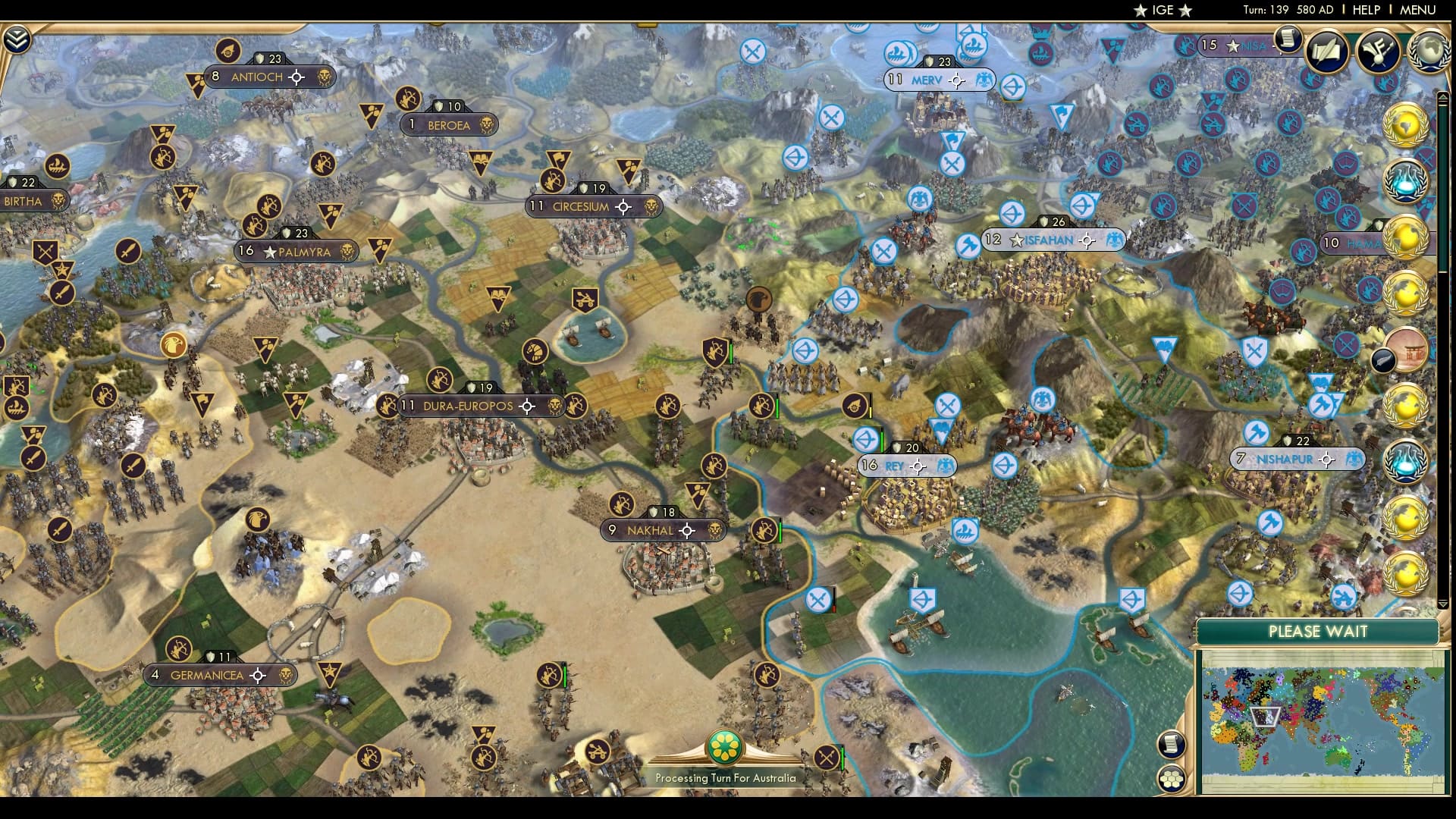This screenshot has height=819, width=1456.
Task: Click the growth shield icon on Circesium's banner
Action: point(583,186)
